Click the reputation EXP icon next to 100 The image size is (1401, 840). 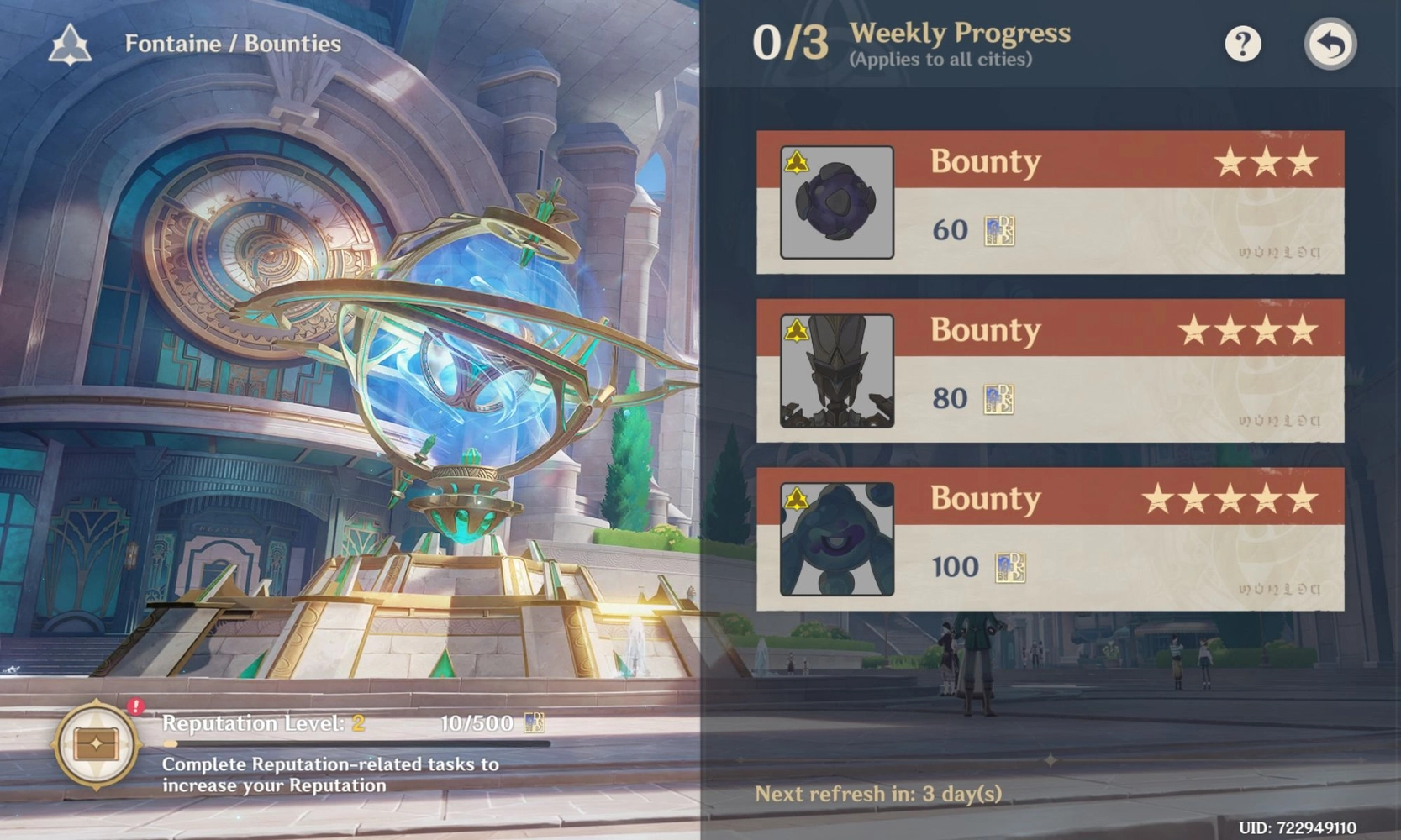pyautogui.click(x=1009, y=567)
